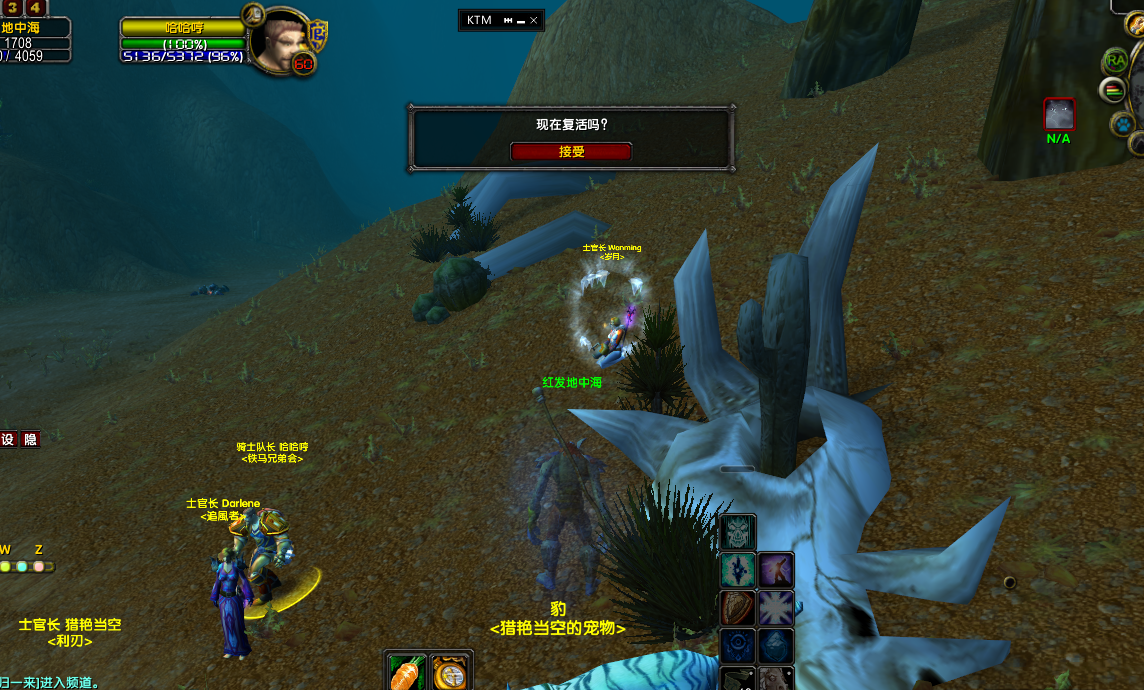Viewport: 1144px width, 690px height.
Task: Cast the purple lightning figure spell
Action: [x=776, y=570]
